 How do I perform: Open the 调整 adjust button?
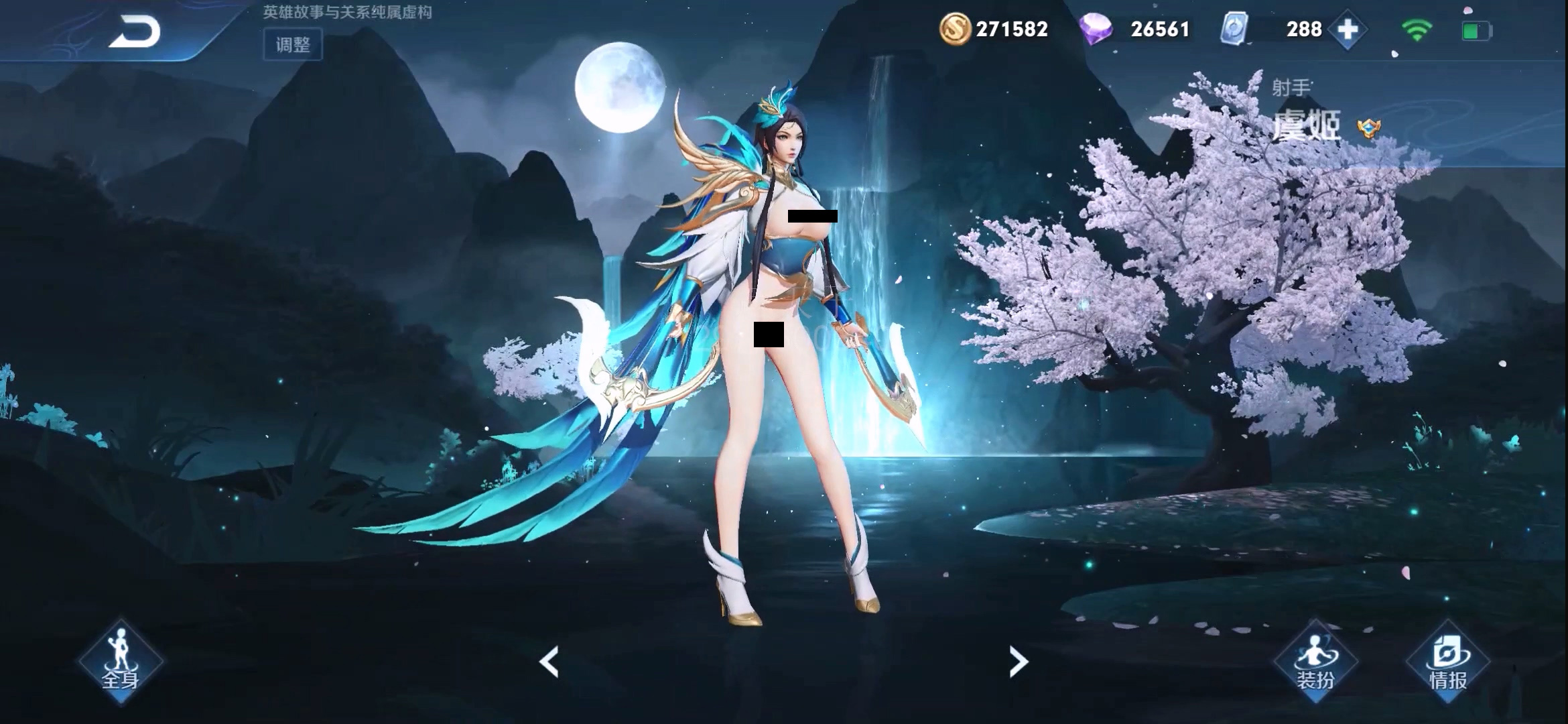click(x=293, y=45)
